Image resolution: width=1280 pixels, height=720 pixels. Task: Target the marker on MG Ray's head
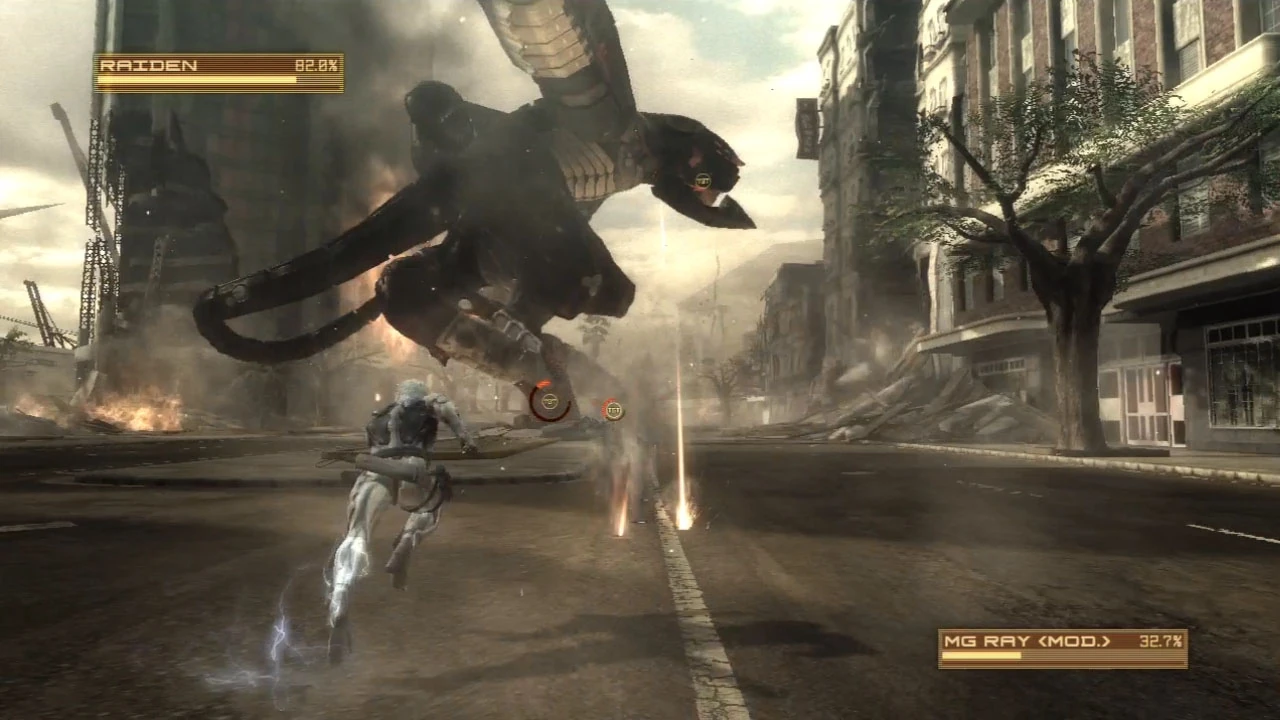click(x=702, y=180)
